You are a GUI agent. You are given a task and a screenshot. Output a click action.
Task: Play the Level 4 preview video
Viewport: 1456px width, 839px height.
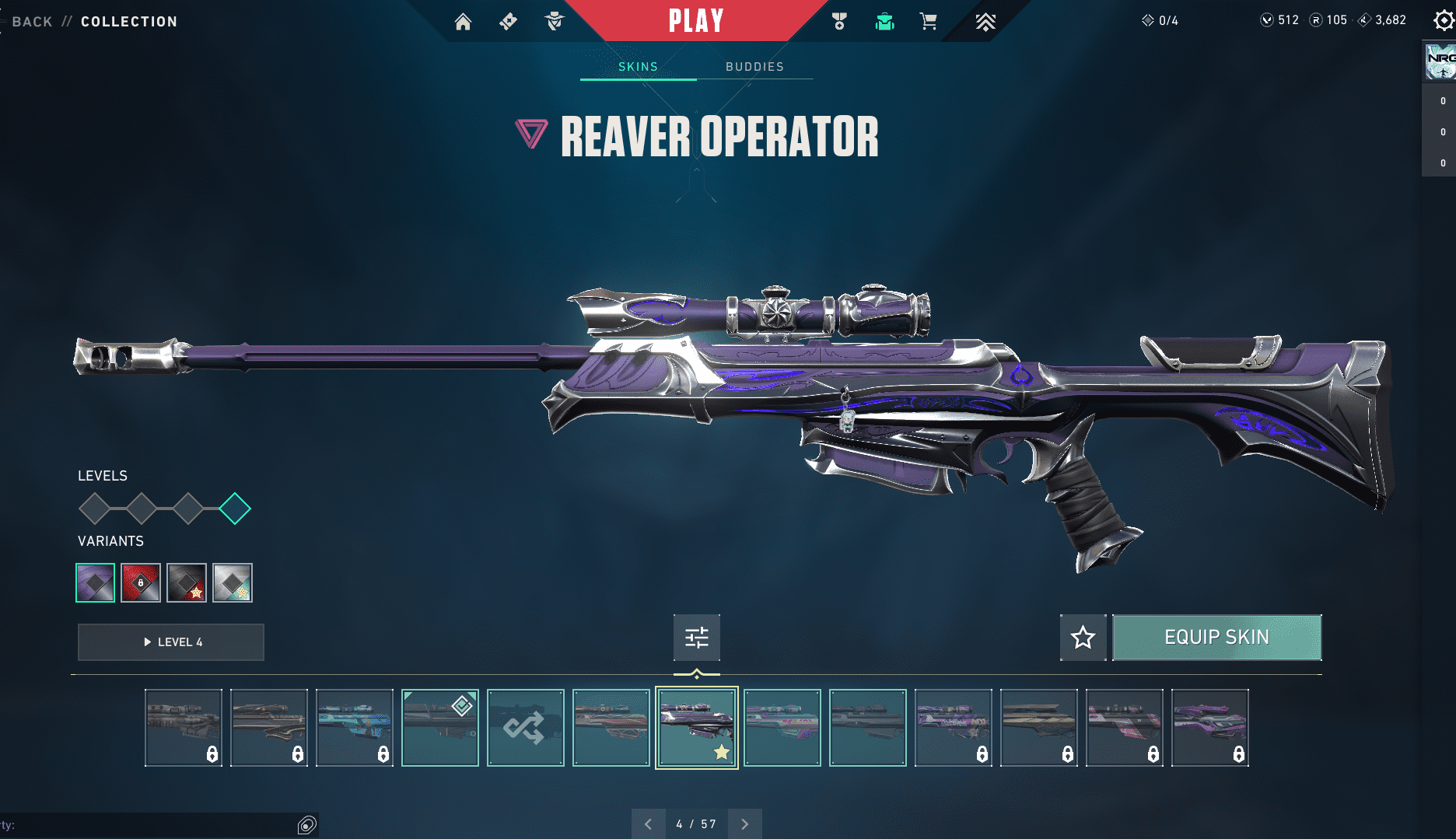click(x=171, y=642)
